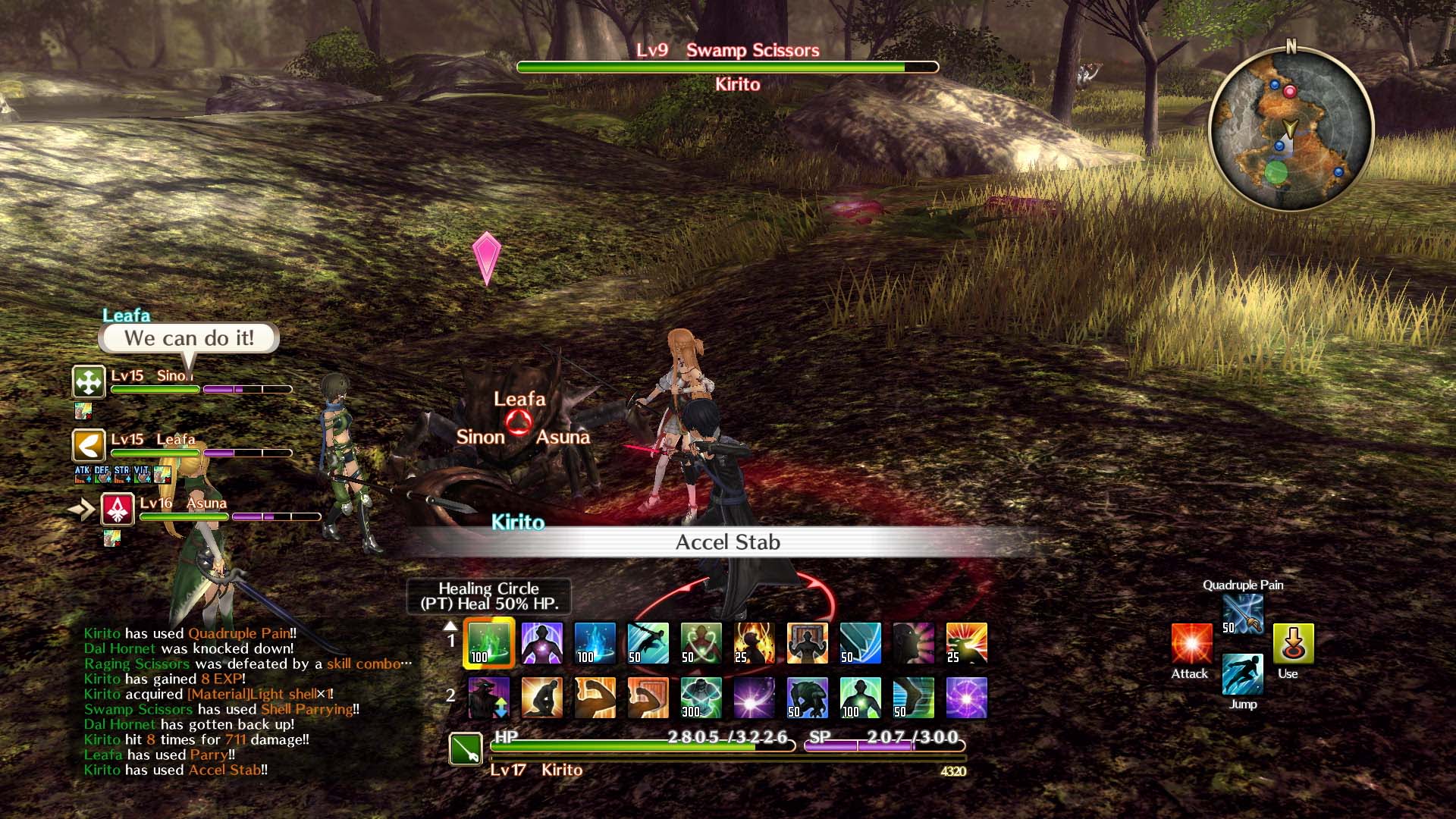
Task: Activate the iron gate guard skill
Action: pyautogui.click(x=807, y=643)
